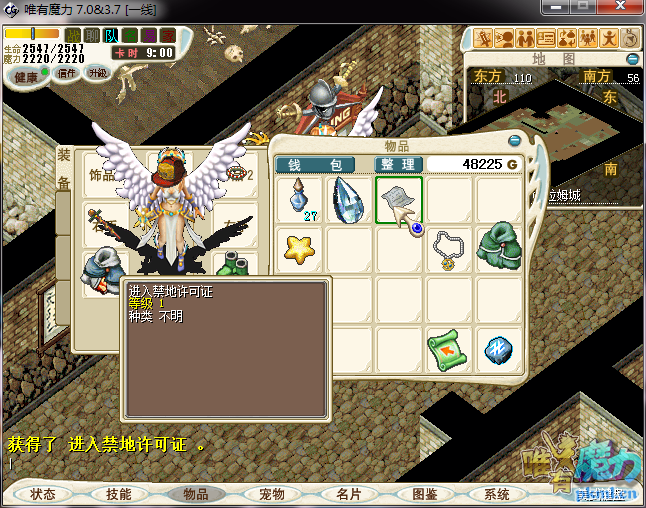
Task: Select the blue potion stack slot
Action: pyautogui.click(x=299, y=200)
